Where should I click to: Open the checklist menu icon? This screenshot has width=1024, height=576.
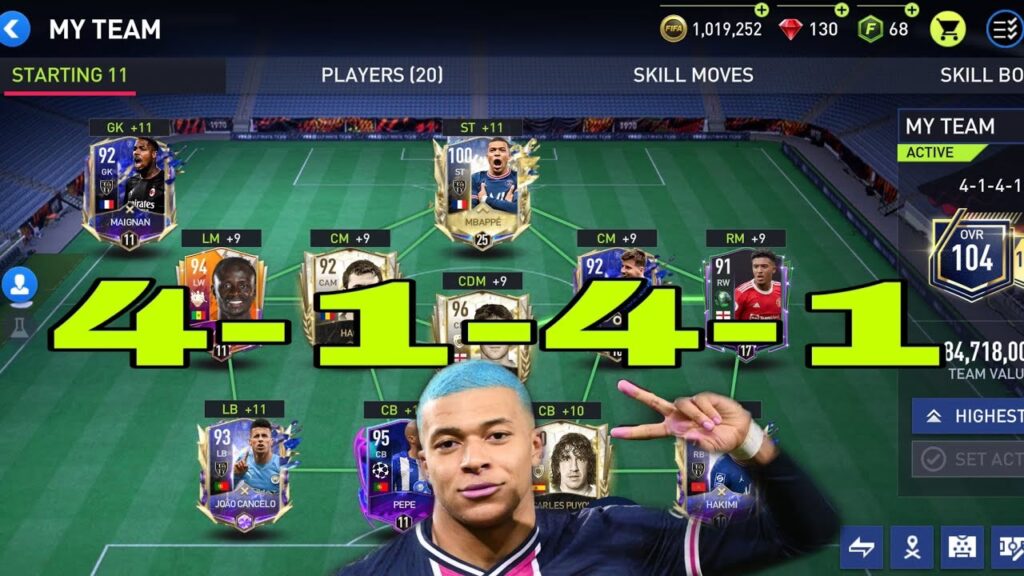1003,29
